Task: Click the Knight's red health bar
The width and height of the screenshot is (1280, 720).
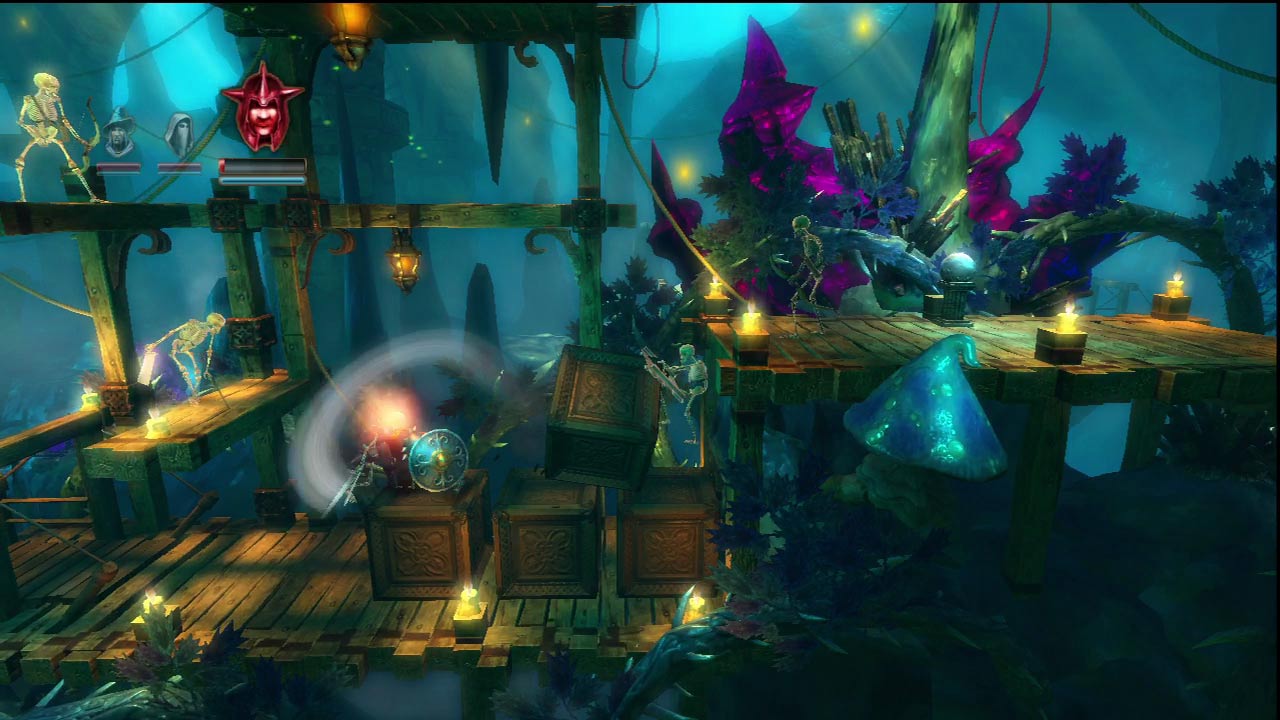Action: (x=255, y=165)
